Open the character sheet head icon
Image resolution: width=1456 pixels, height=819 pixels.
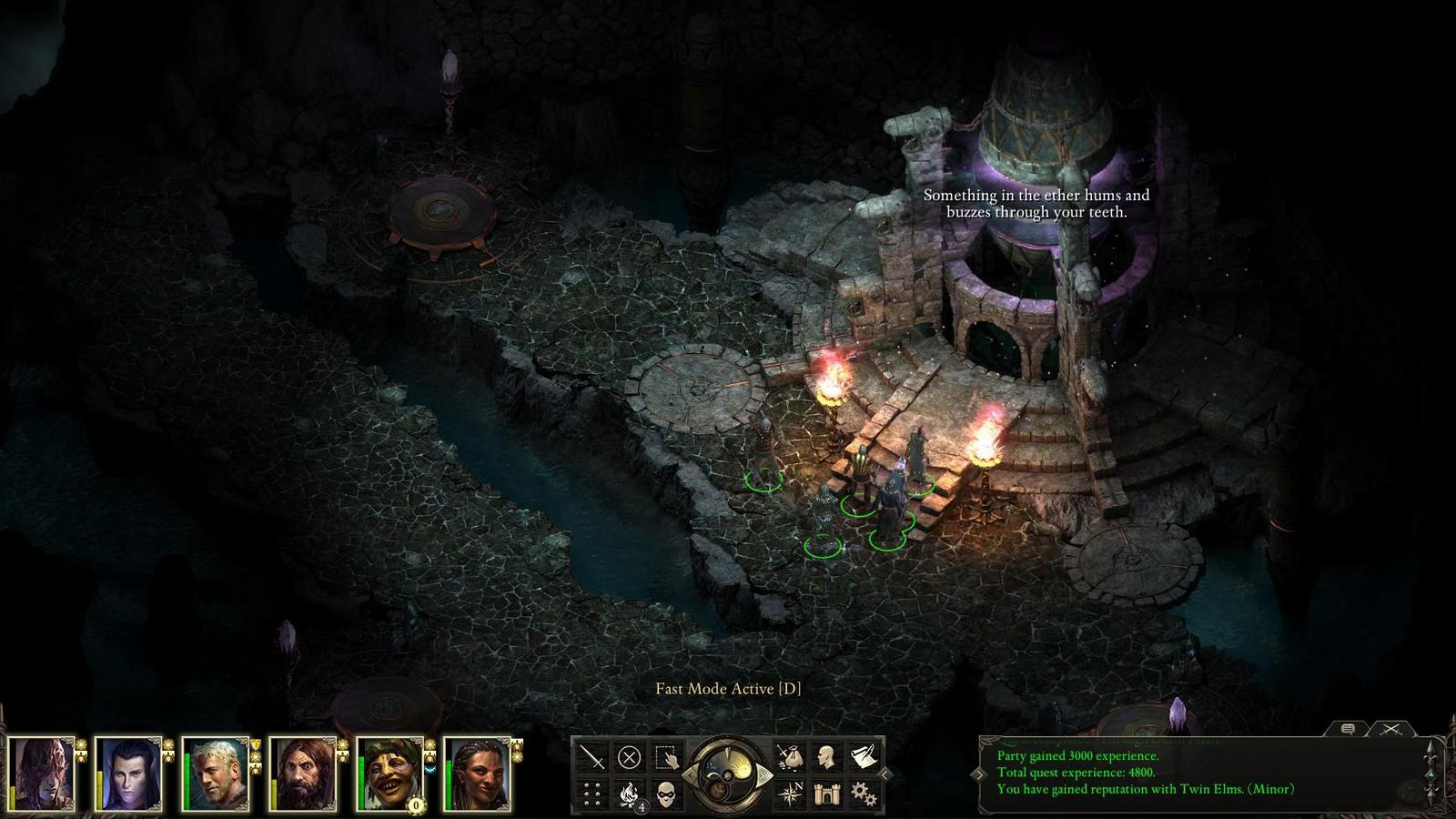click(826, 757)
